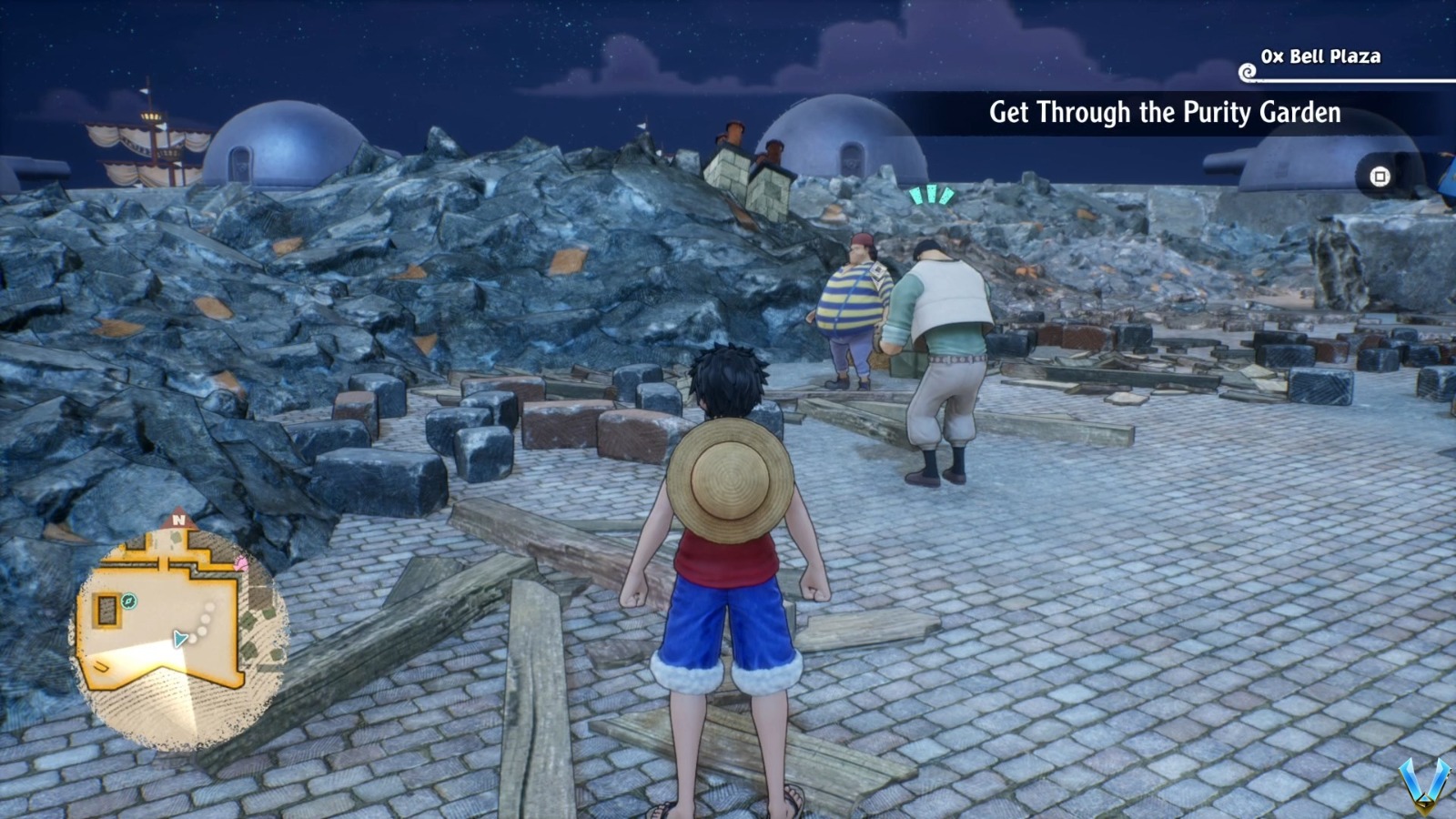
Task: Click the Ox Bell Plaza location label
Action: click(x=1319, y=56)
